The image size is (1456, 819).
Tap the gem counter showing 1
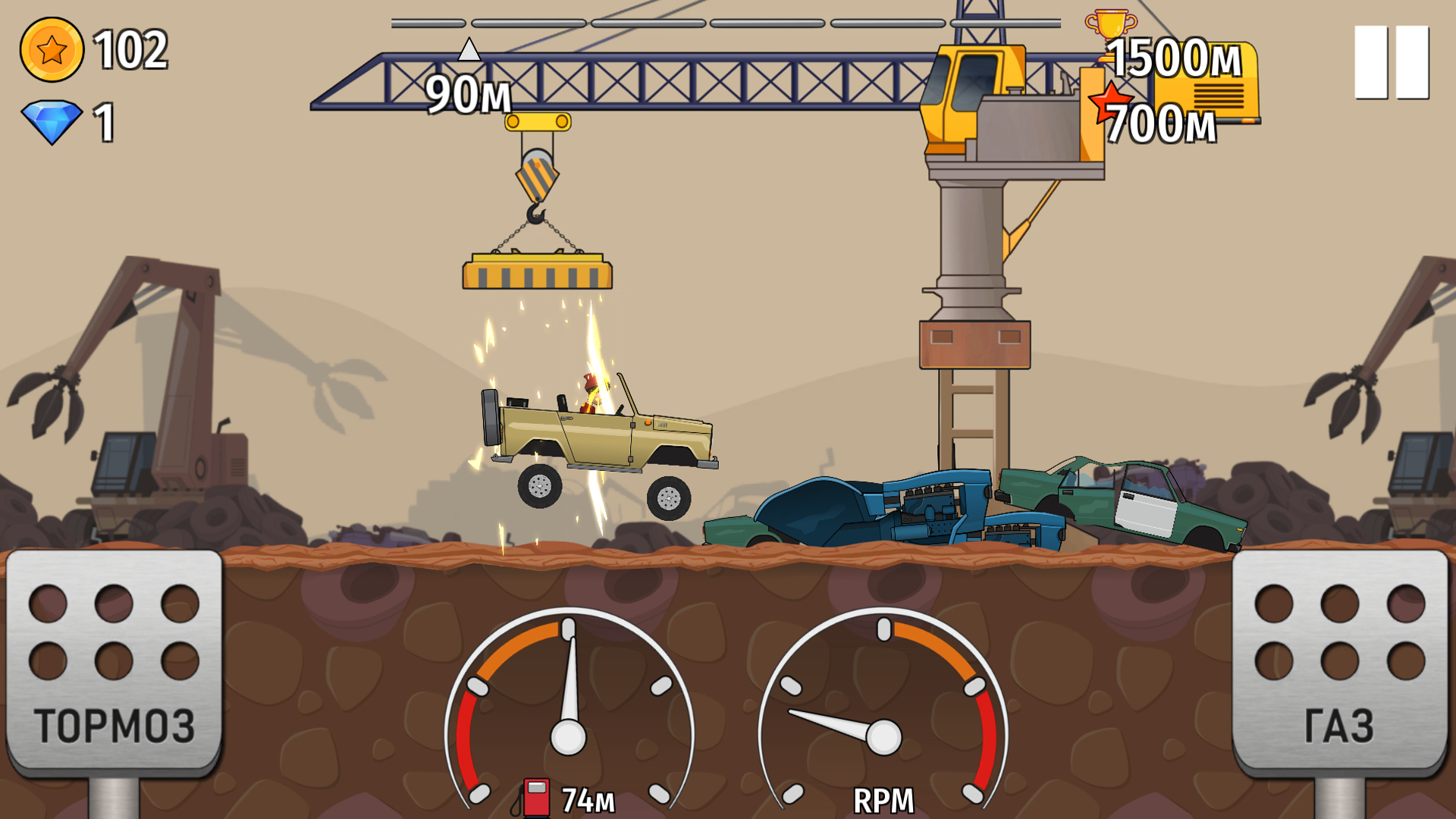tap(103, 121)
